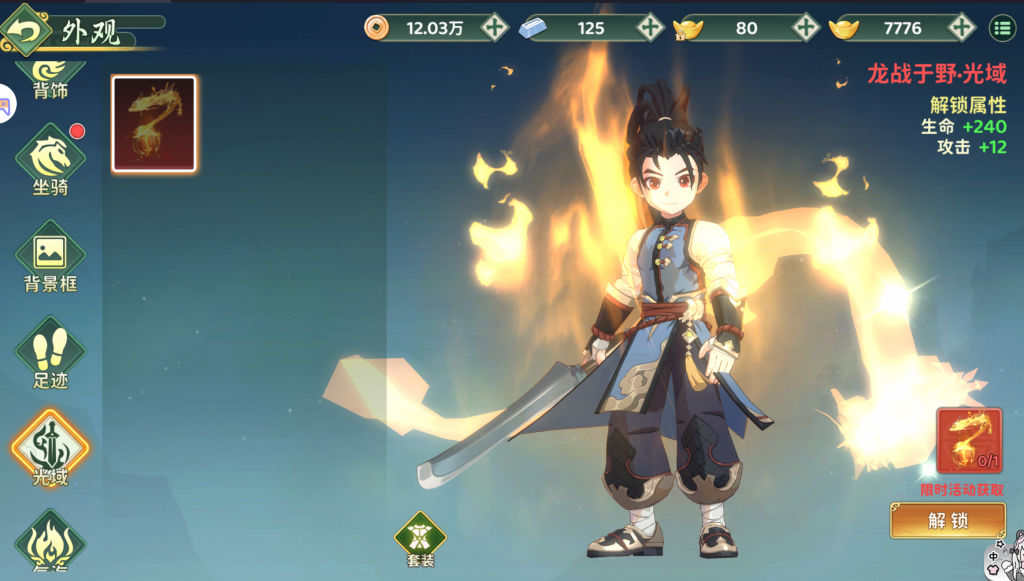Switch to the 背饰 back ornament tab
Screen dimensions: 1024x581
point(50,78)
